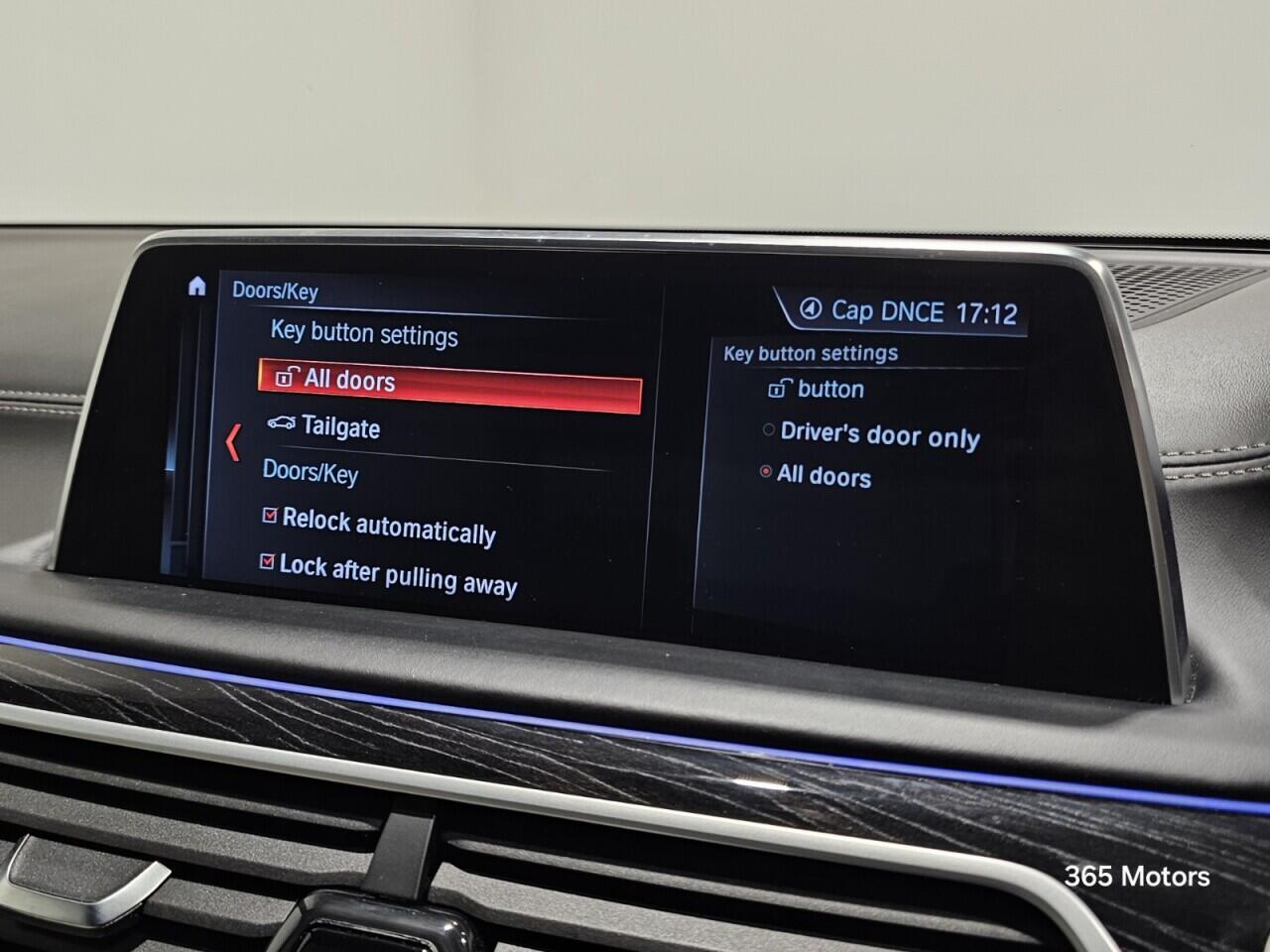Open the Home menu house icon

pos(198,286)
